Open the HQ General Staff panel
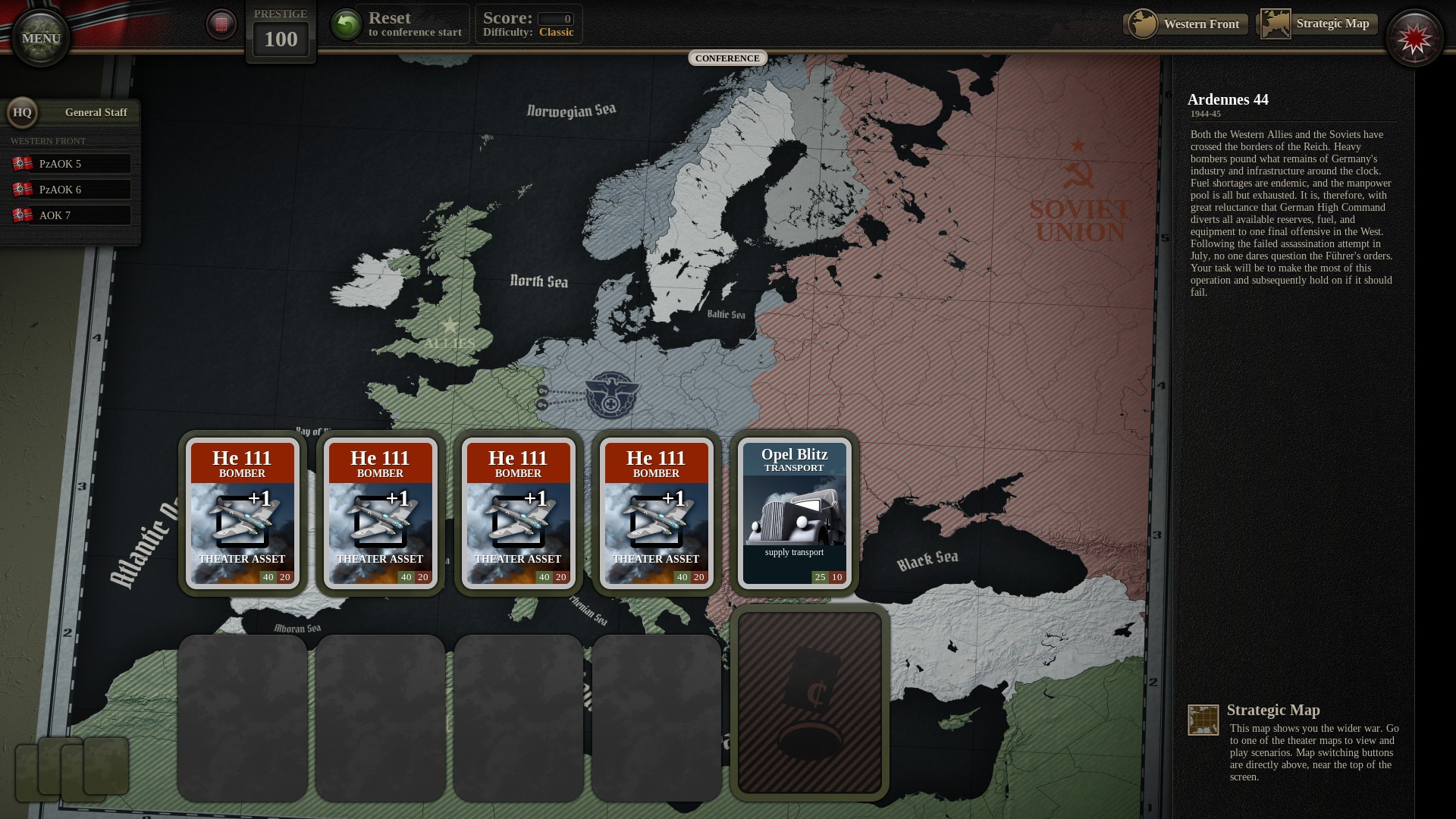 [x=72, y=112]
